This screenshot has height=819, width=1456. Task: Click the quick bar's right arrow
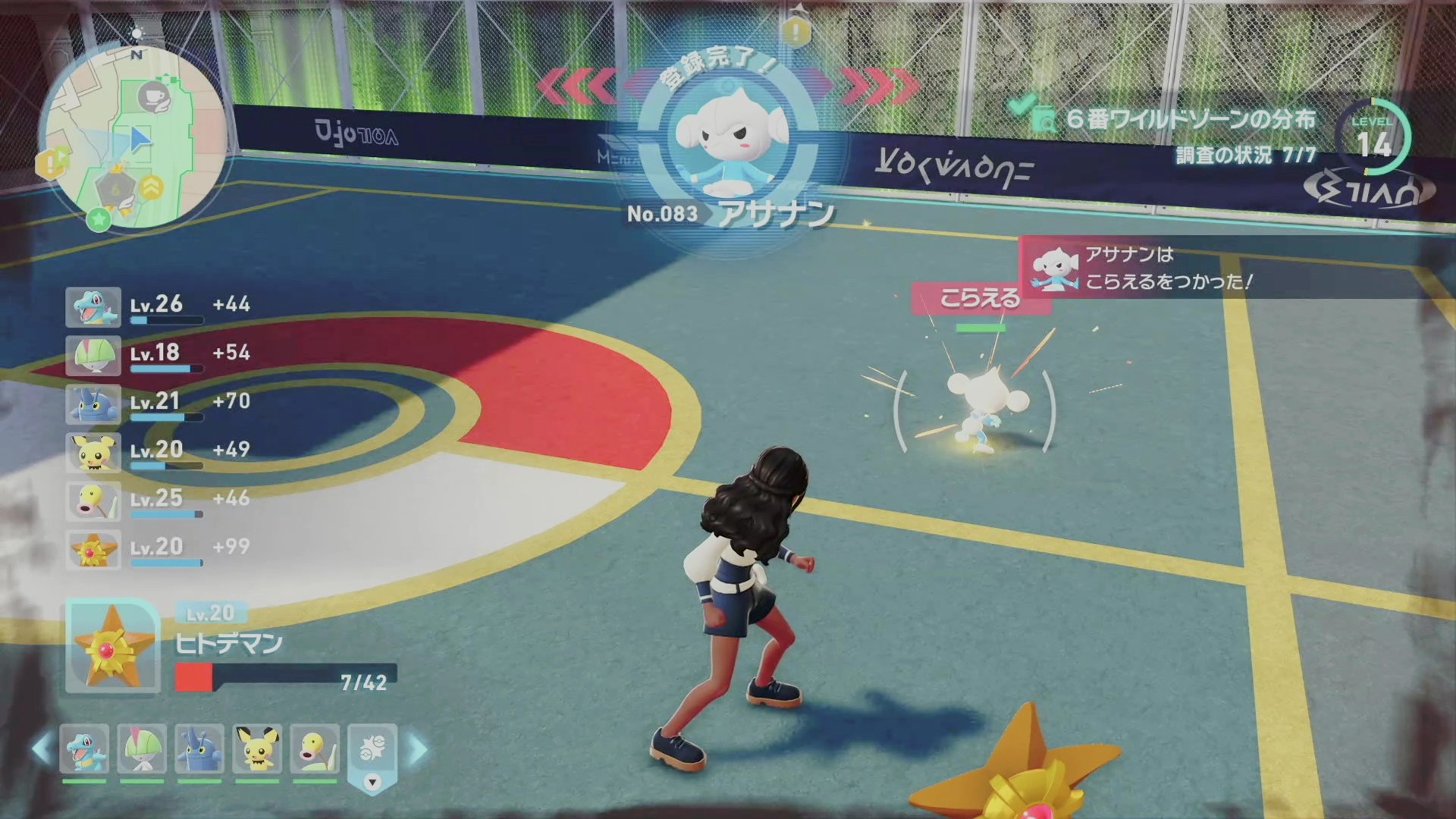click(418, 749)
